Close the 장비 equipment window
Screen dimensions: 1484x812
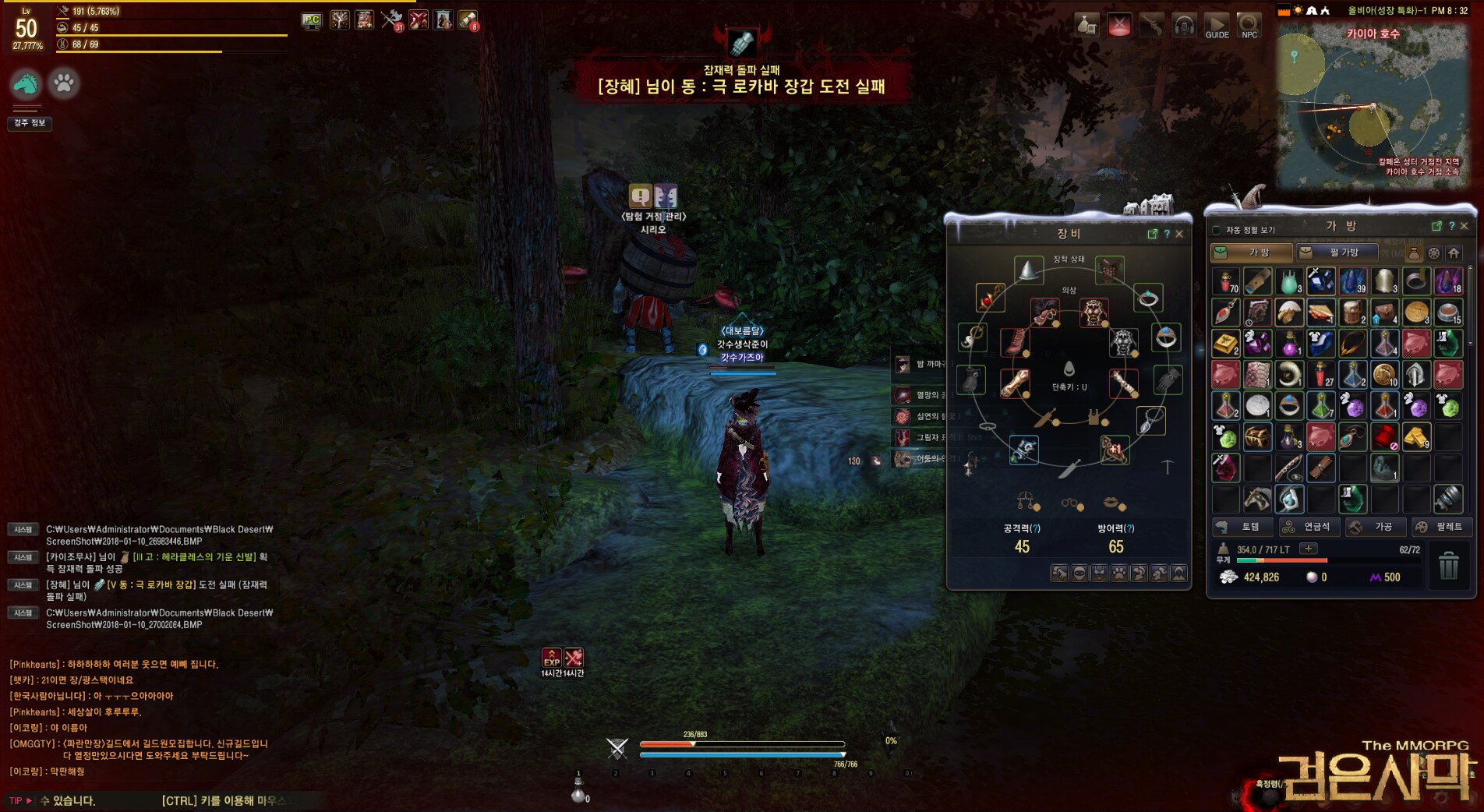[x=1179, y=234]
